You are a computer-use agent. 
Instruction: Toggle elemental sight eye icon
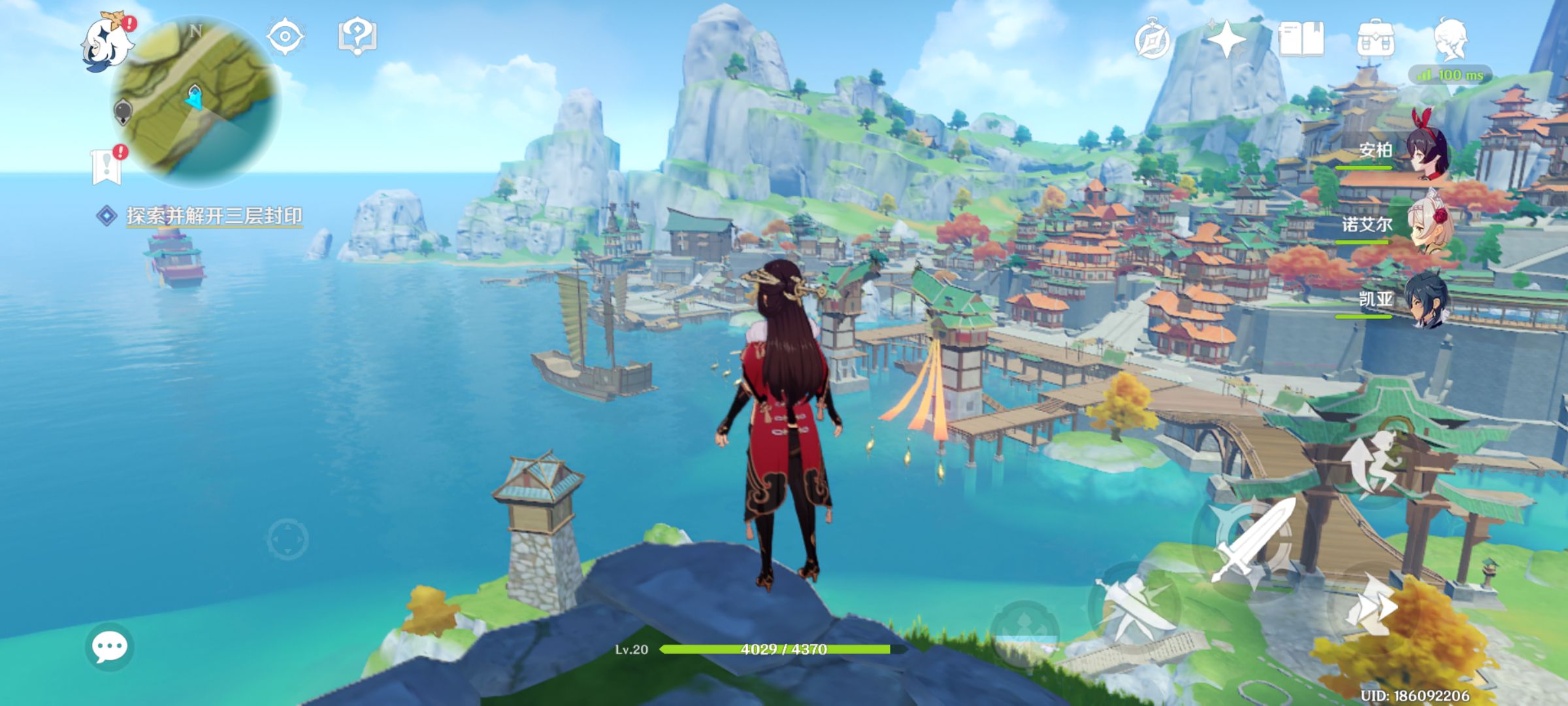point(286,36)
